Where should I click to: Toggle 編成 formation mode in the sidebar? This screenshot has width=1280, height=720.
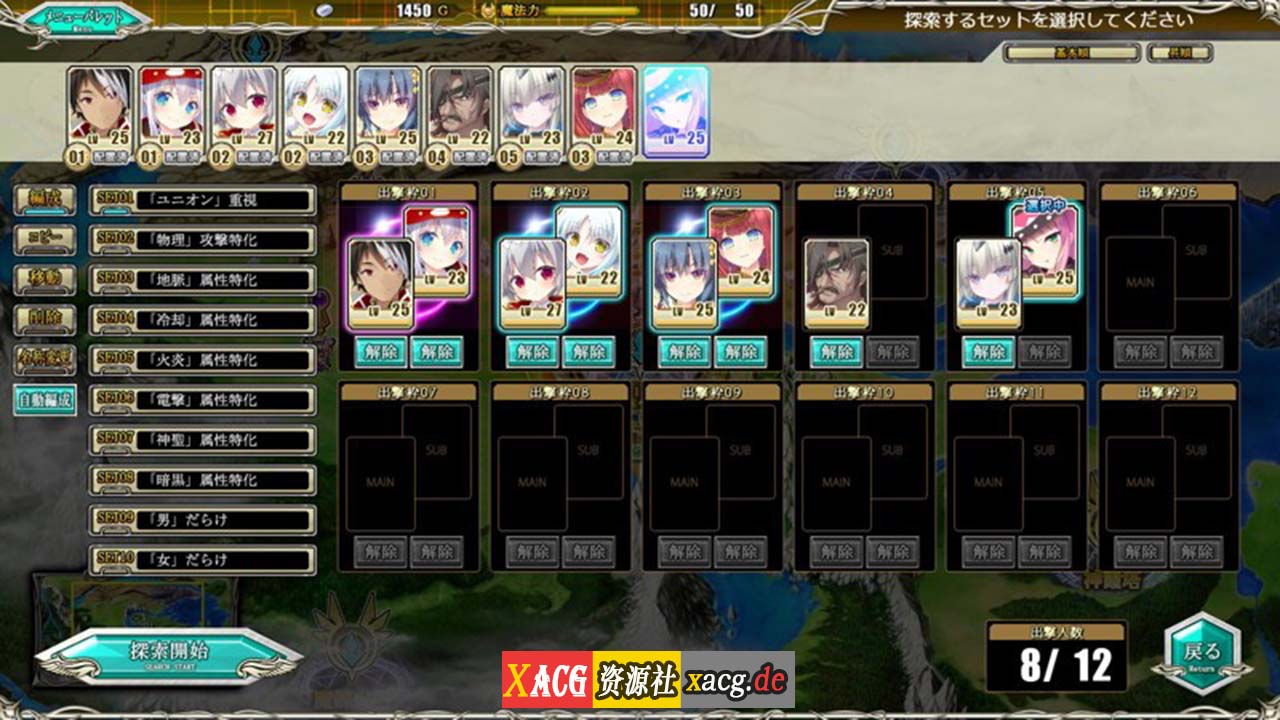[x=44, y=200]
